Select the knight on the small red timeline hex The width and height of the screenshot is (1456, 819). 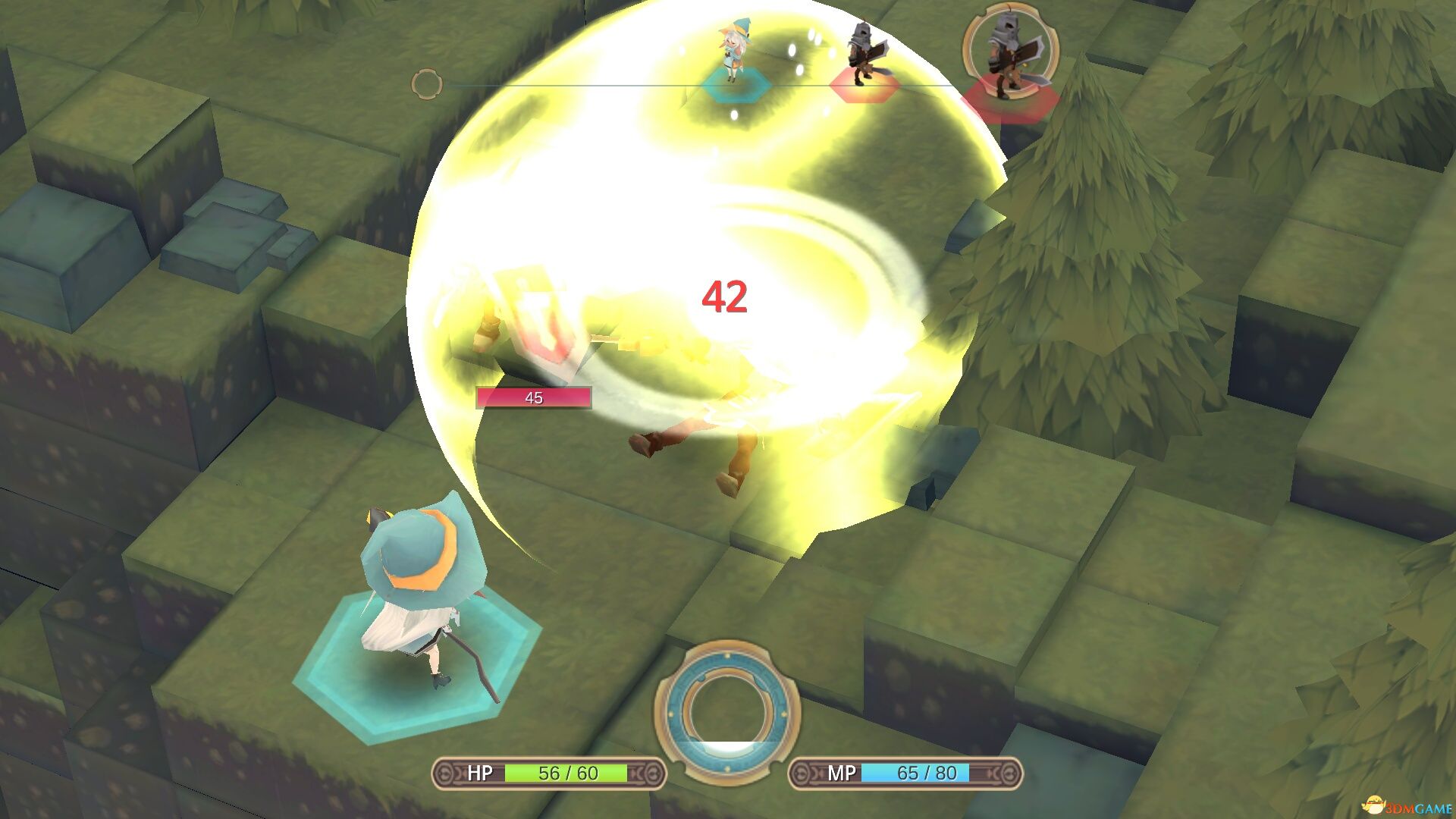pyautogui.click(x=861, y=57)
